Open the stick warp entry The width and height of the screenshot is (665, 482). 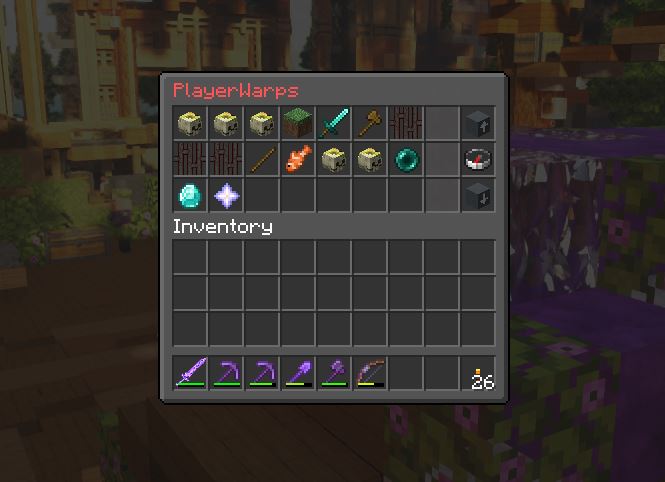pos(261,159)
